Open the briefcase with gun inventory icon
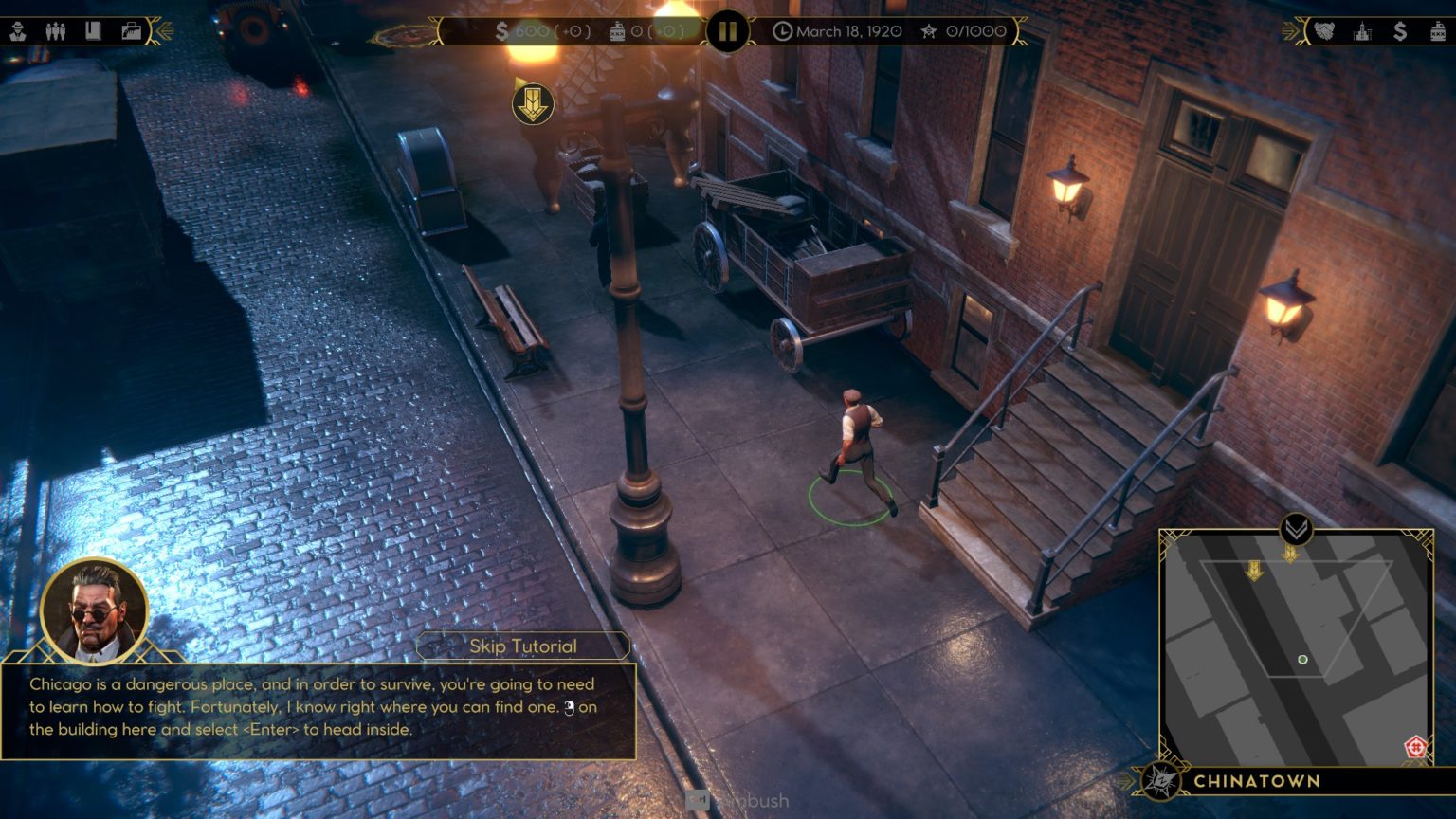1456x819 pixels. click(x=131, y=31)
